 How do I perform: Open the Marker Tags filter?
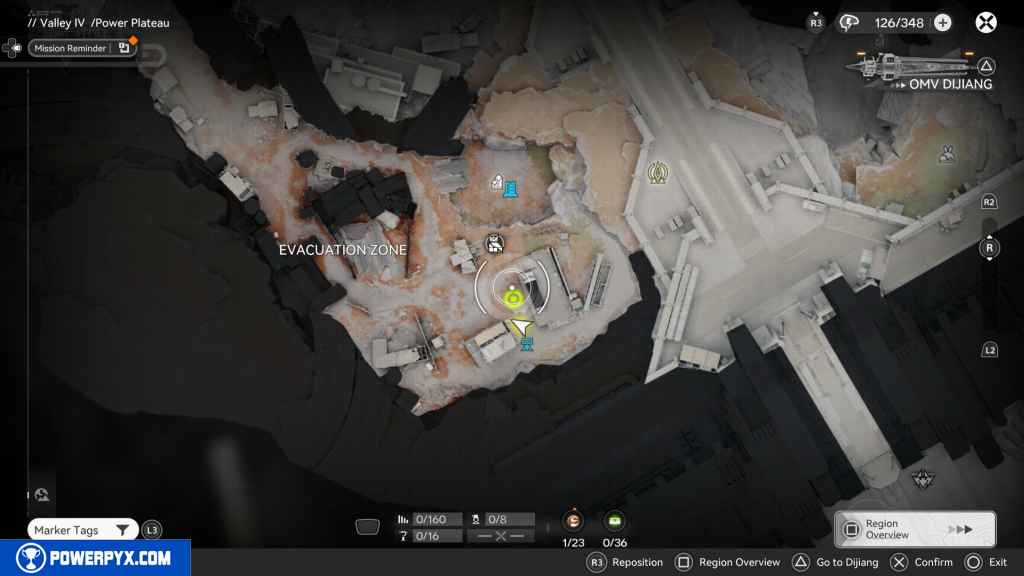[x=82, y=530]
